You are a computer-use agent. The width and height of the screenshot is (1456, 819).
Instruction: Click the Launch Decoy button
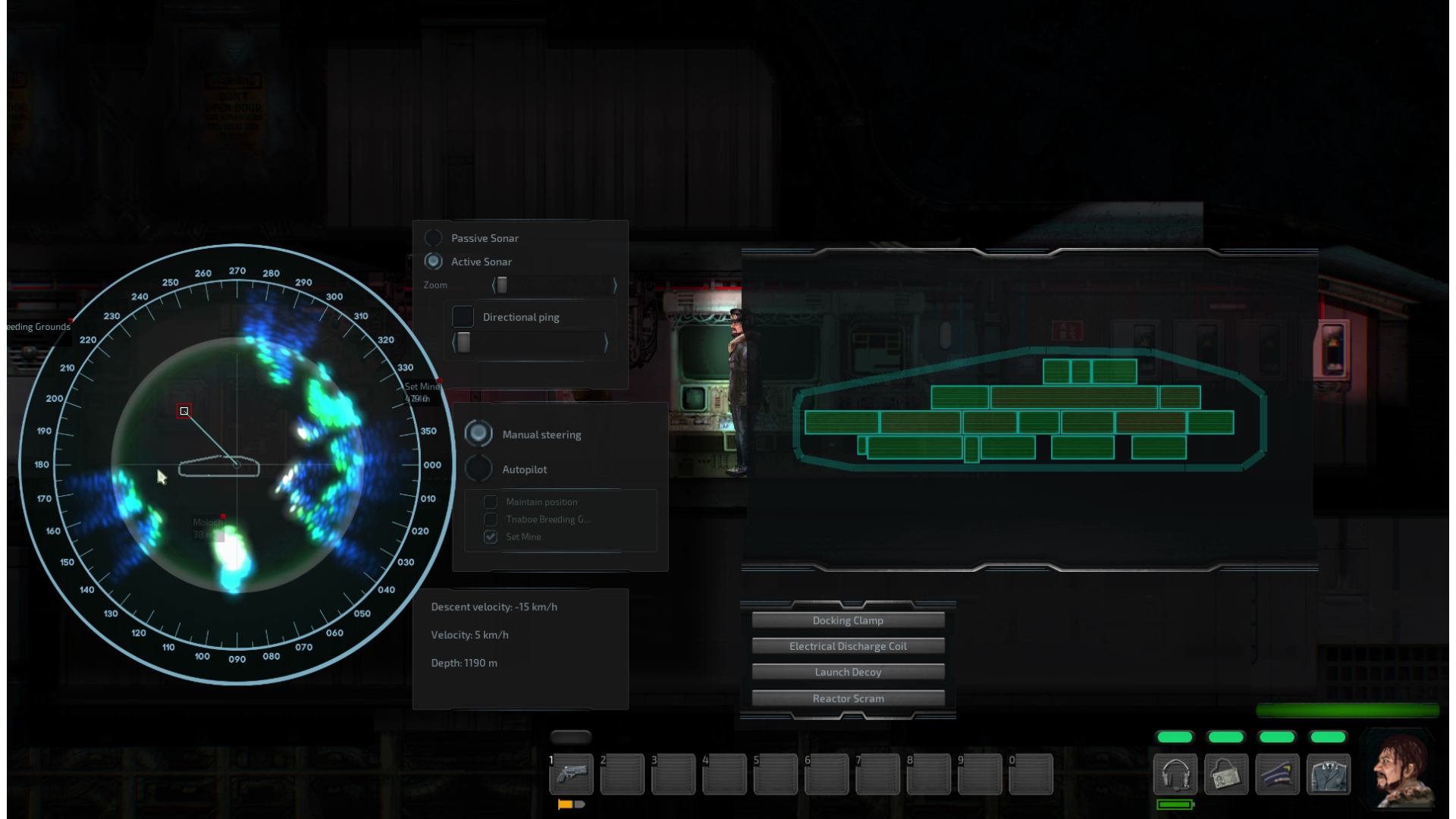pos(848,672)
